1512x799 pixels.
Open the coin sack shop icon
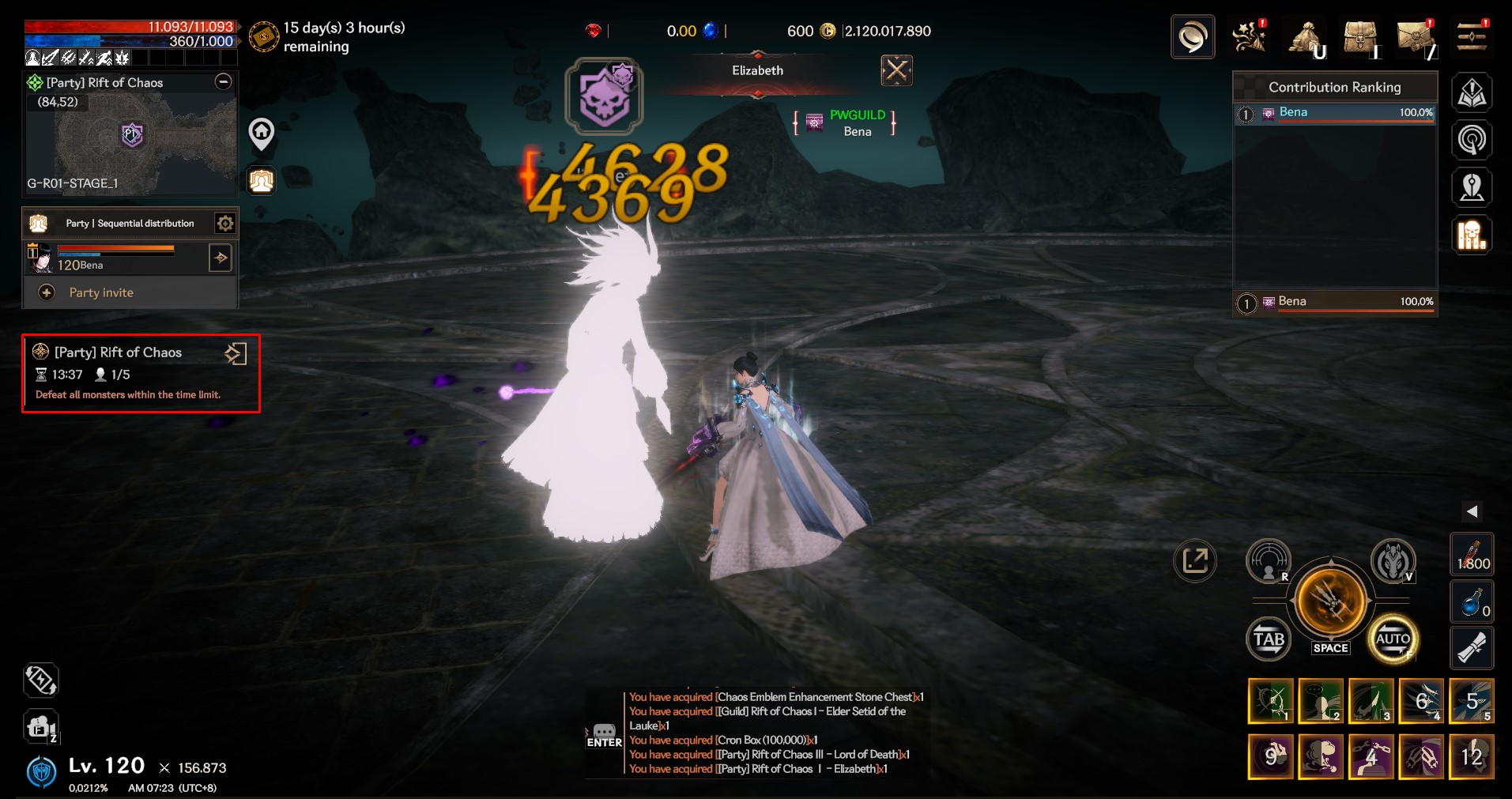(x=1306, y=37)
